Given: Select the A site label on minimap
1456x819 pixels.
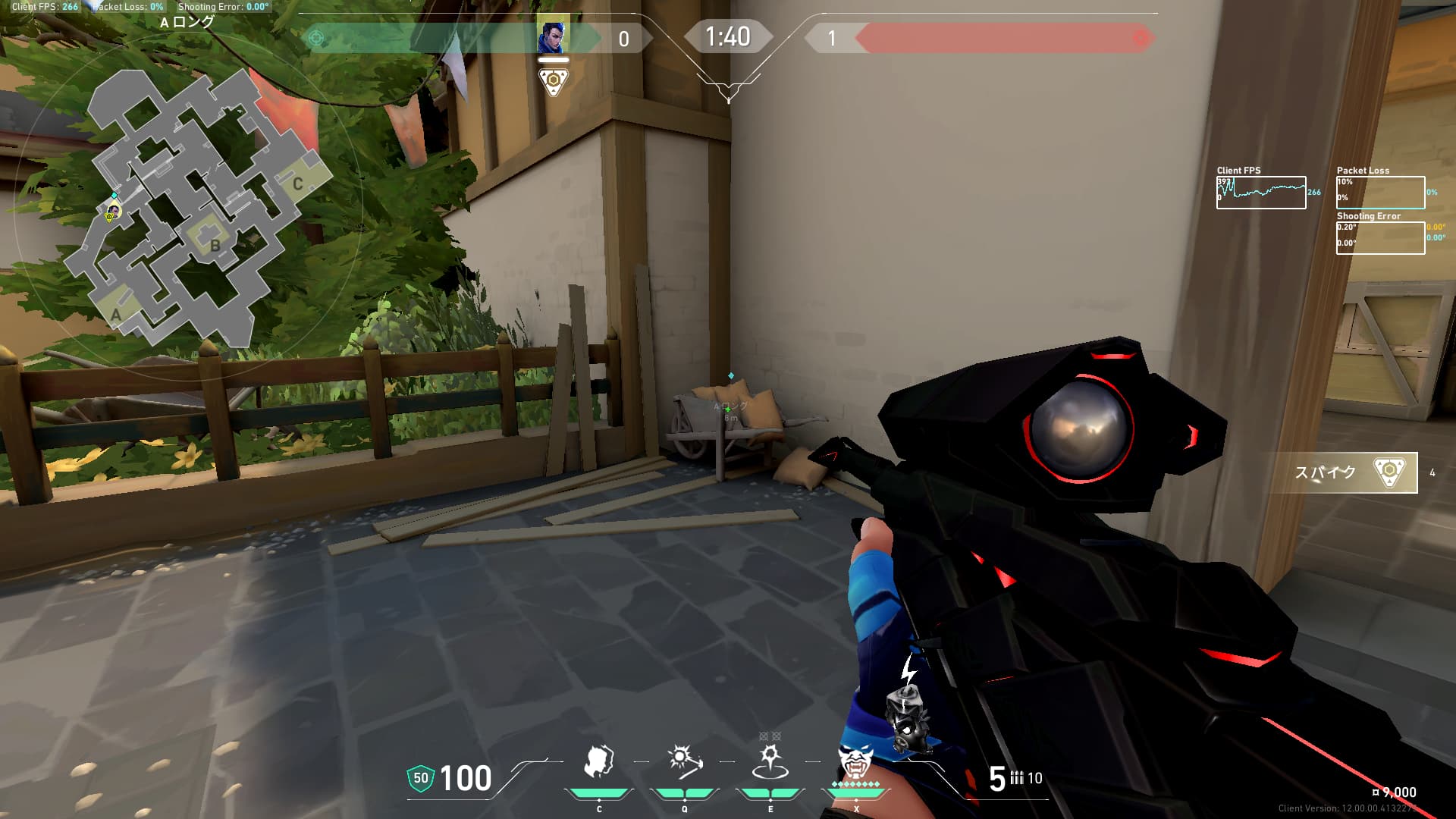Looking at the screenshot, I should tap(116, 314).
